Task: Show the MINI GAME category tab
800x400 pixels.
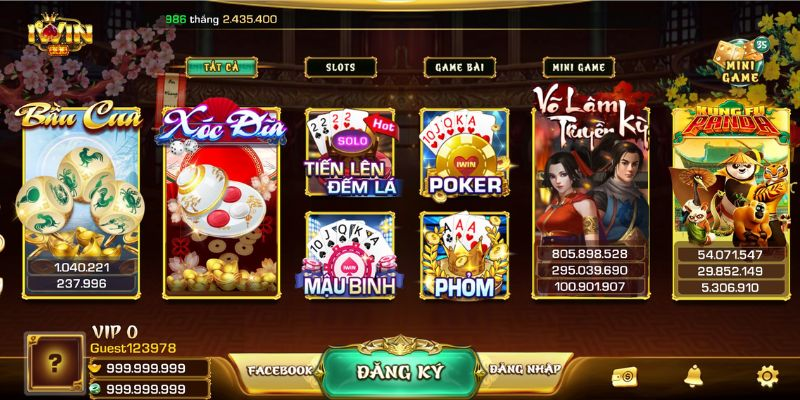Action: coord(577,68)
